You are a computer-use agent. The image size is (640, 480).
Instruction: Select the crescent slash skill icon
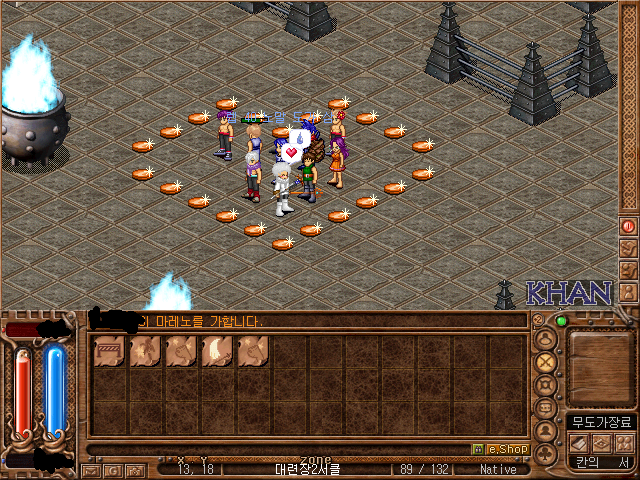point(217,351)
